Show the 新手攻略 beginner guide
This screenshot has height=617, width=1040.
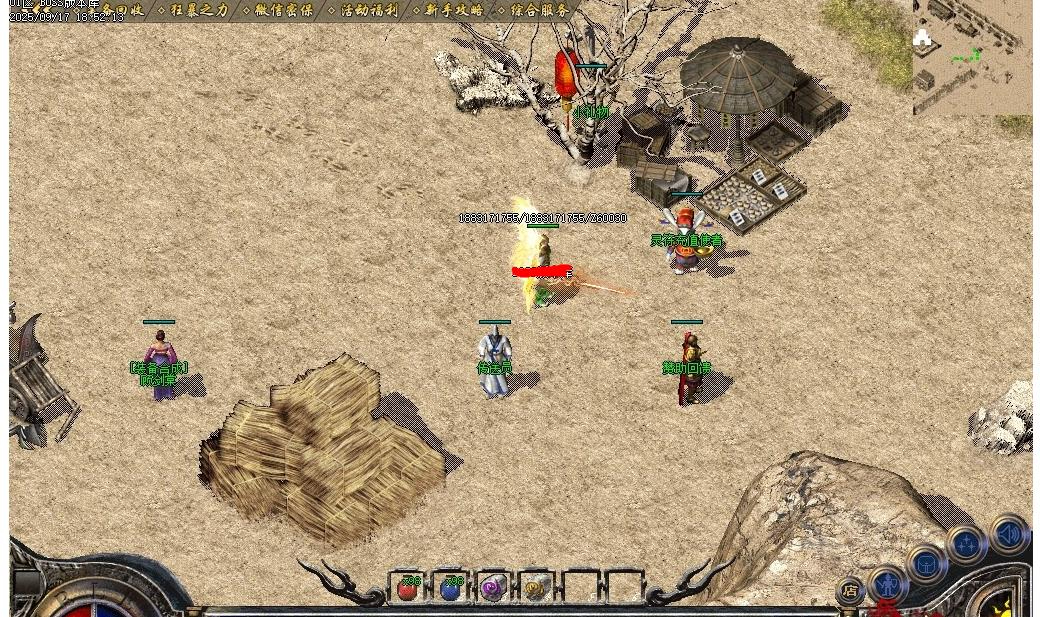[x=454, y=10]
